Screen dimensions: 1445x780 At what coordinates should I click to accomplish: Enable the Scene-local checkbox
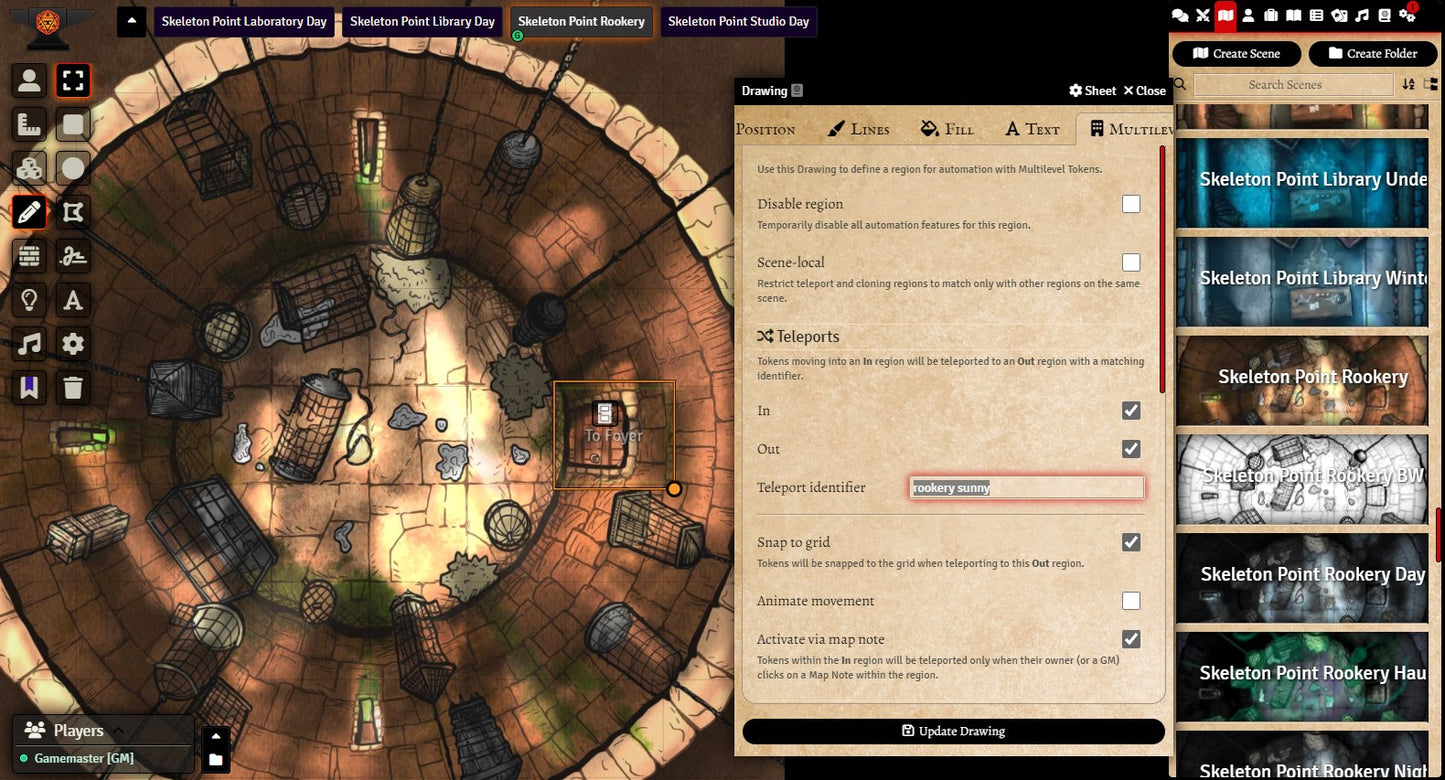point(1131,263)
